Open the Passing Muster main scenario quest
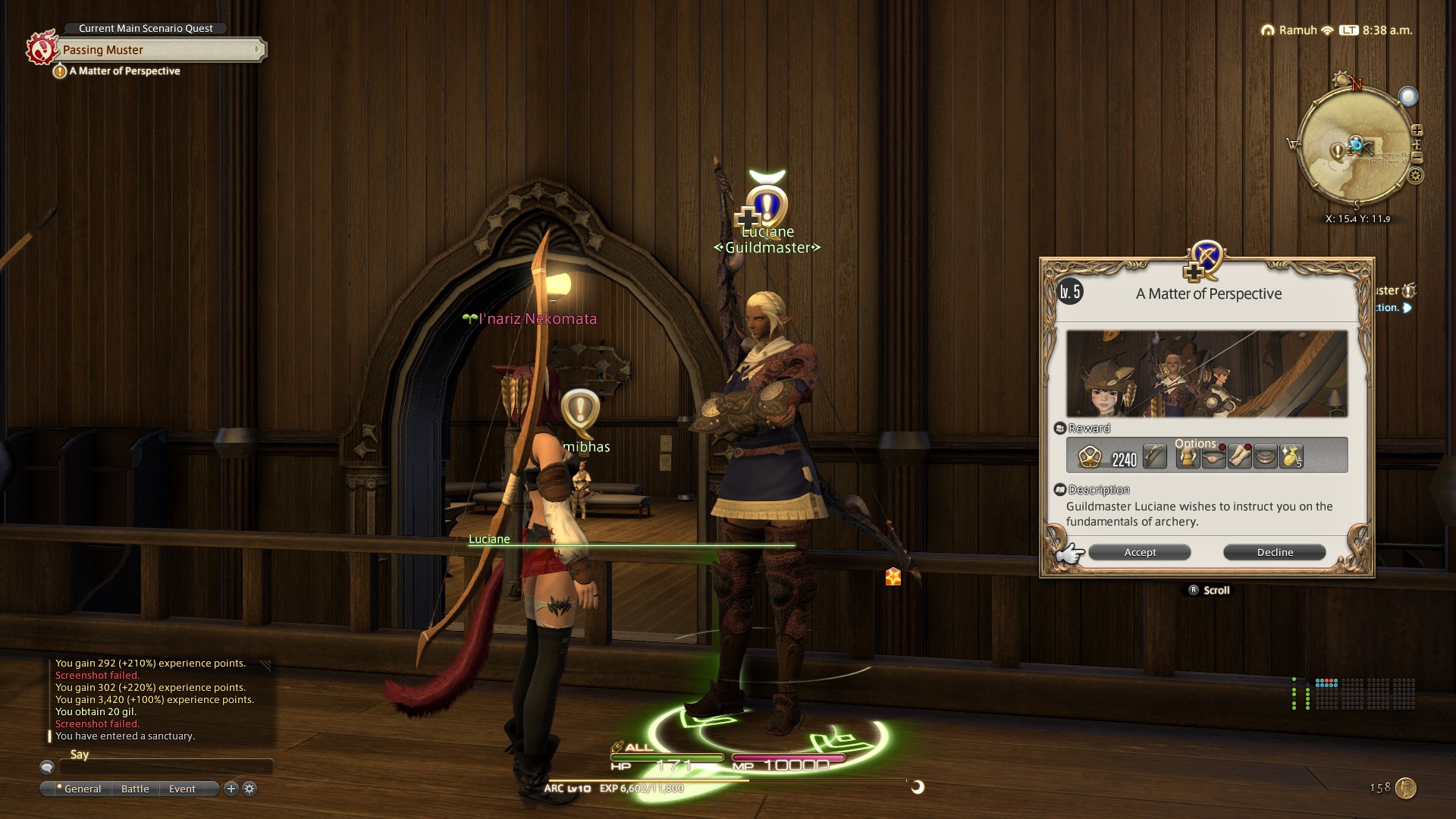 click(161, 50)
